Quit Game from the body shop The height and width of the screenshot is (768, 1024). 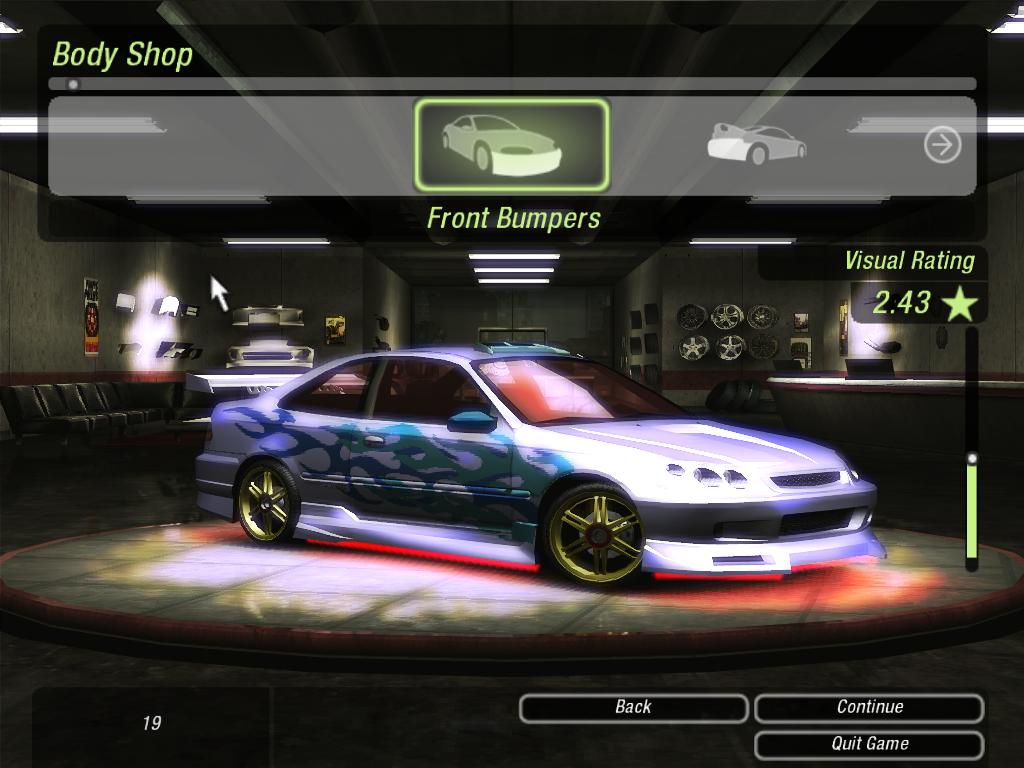(x=869, y=744)
